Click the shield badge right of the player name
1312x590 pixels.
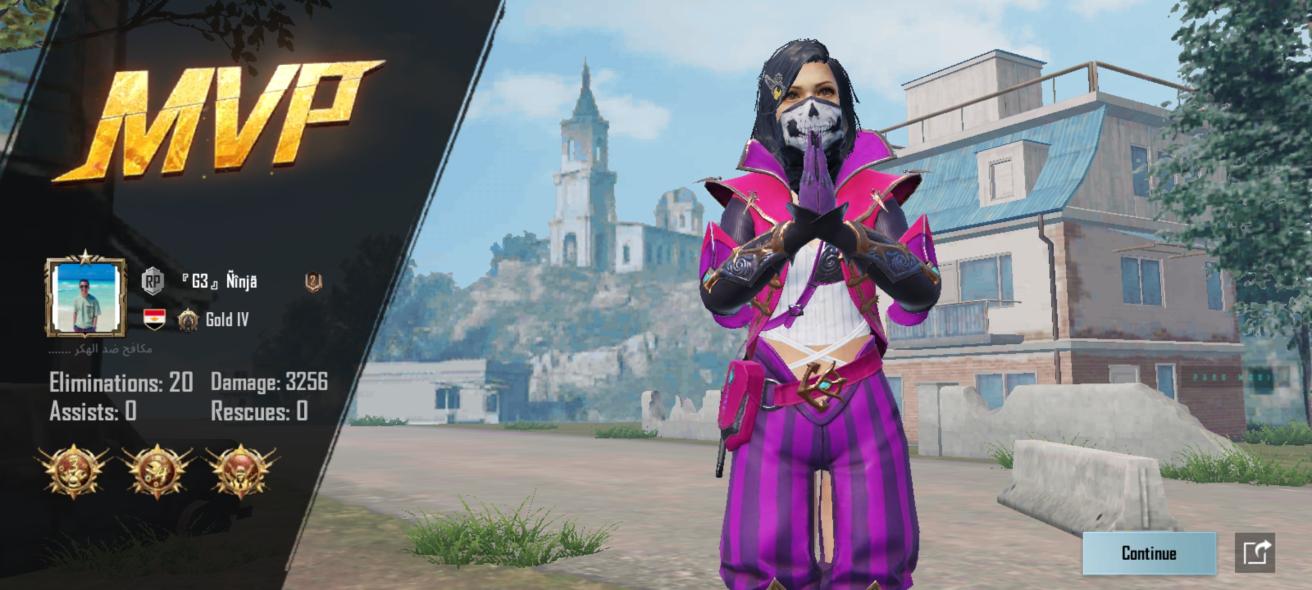313,282
